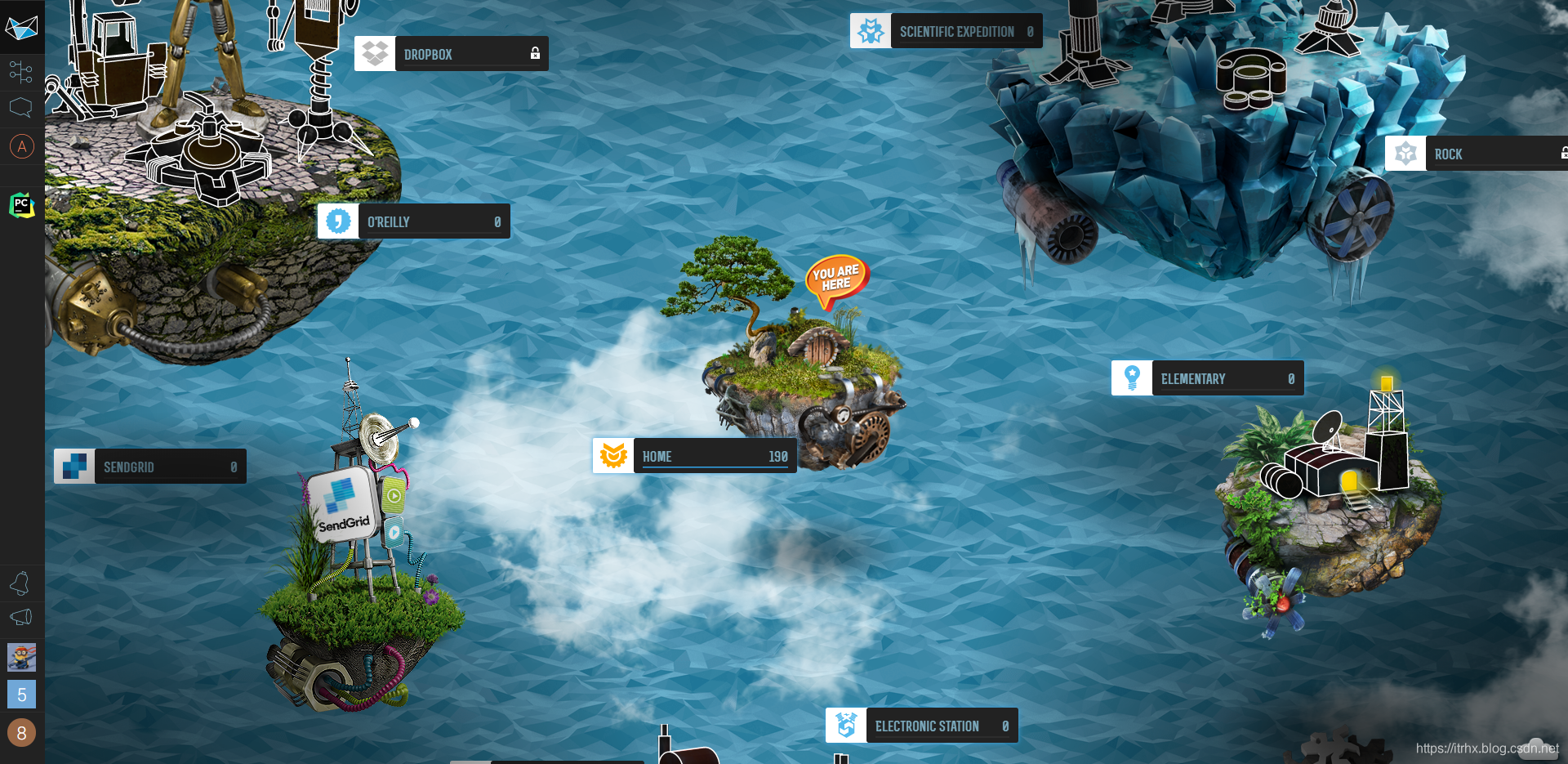1568x764 pixels.
Task: Select the Rock locked island label
Action: pyautogui.click(x=1477, y=154)
